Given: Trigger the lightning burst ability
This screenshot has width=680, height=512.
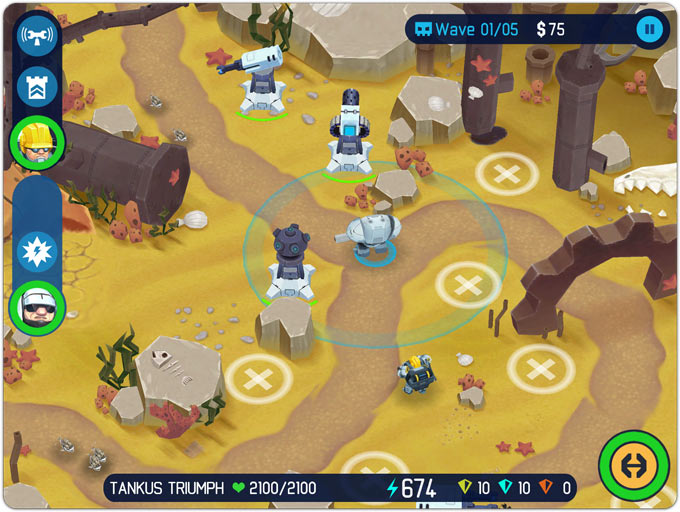Looking at the screenshot, I should pos(38,251).
